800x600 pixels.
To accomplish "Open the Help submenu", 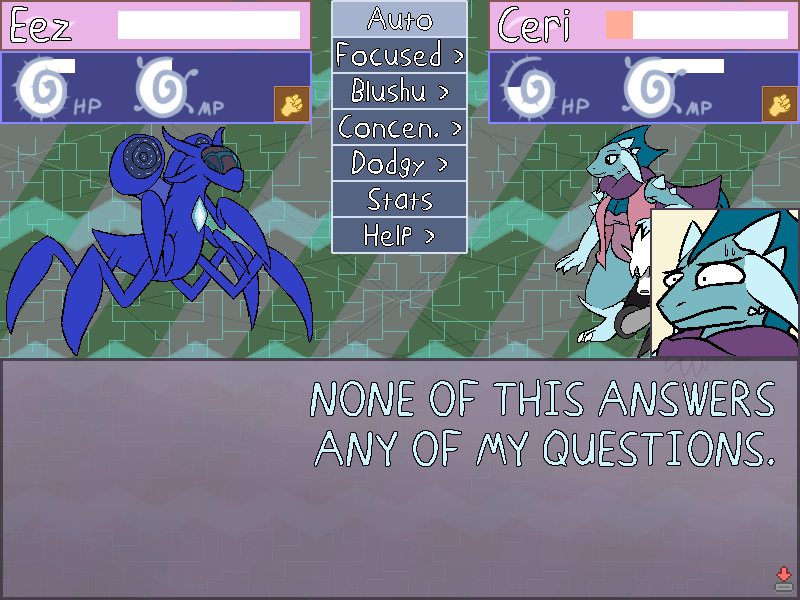I will 400,236.
